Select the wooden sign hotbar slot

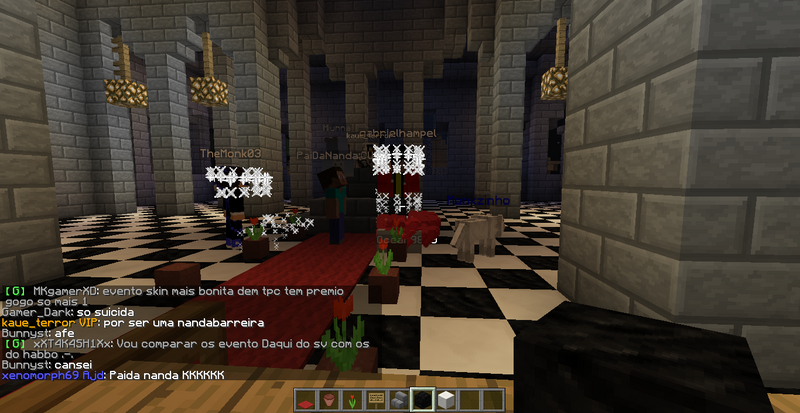[376, 401]
